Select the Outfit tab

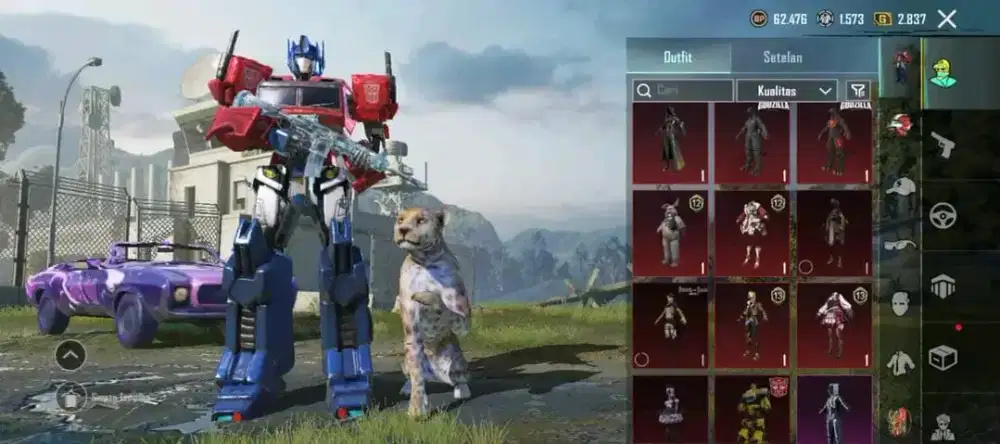(x=678, y=57)
